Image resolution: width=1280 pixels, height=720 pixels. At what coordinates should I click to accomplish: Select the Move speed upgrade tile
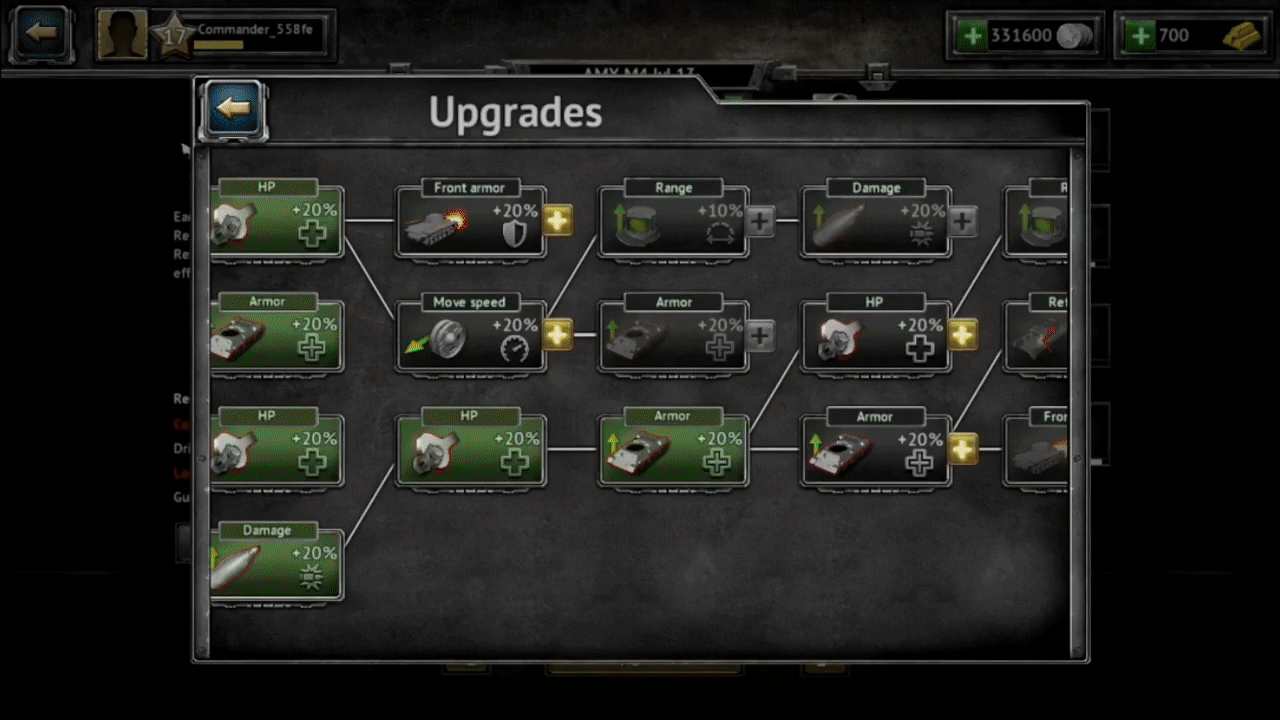470,336
